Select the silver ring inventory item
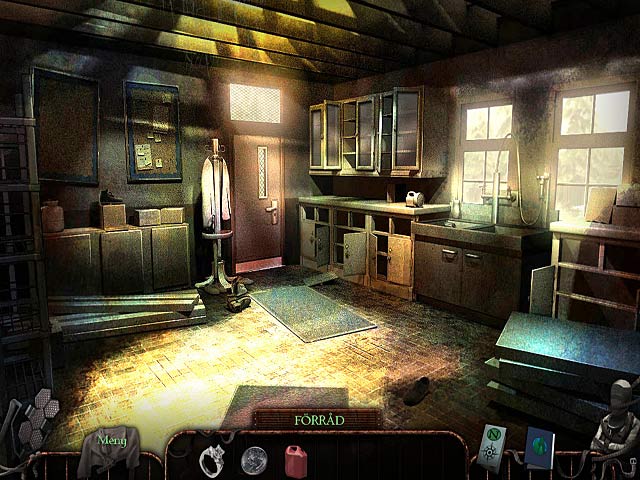 point(213,458)
